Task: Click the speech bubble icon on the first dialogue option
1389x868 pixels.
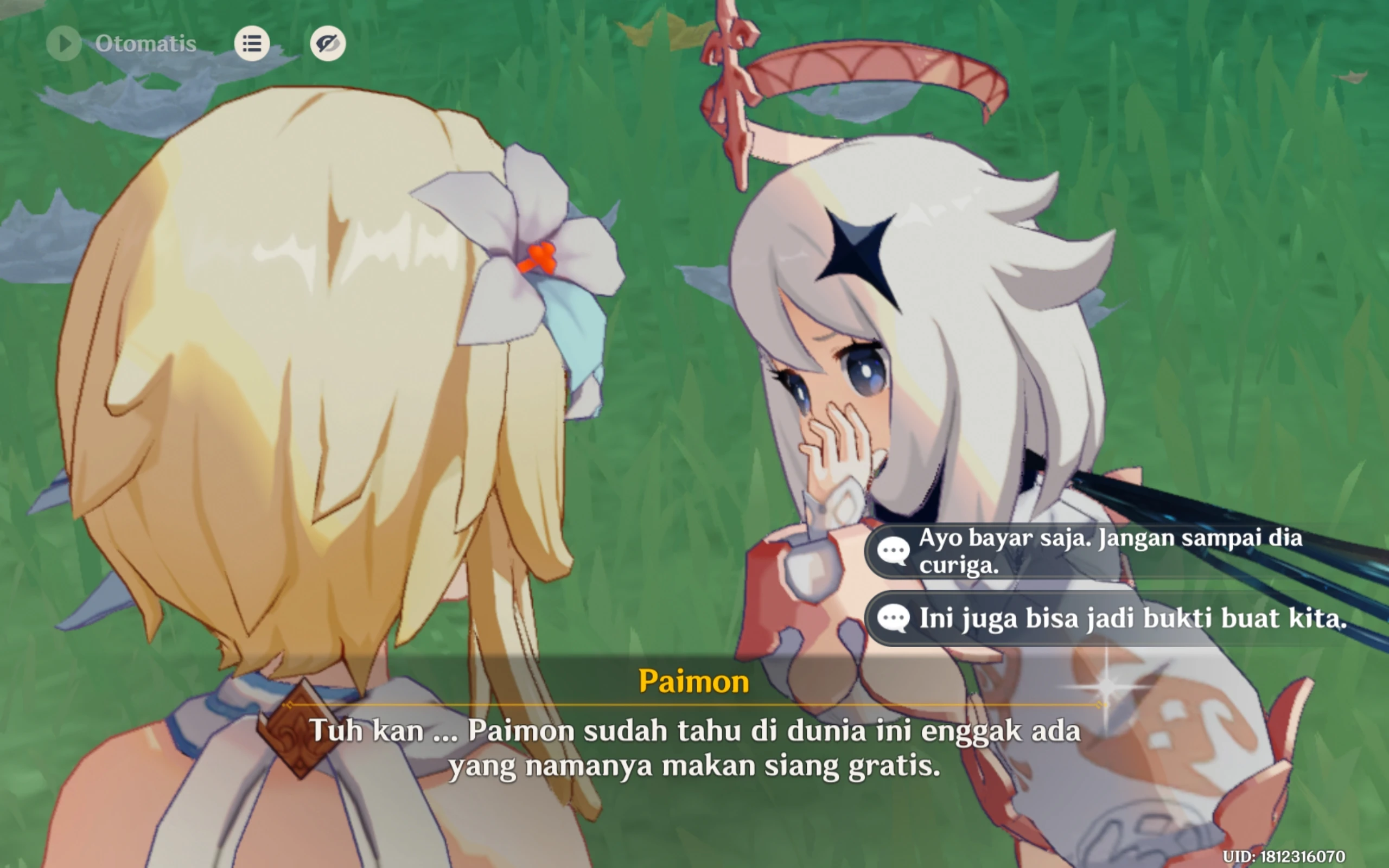Action: pos(894,550)
